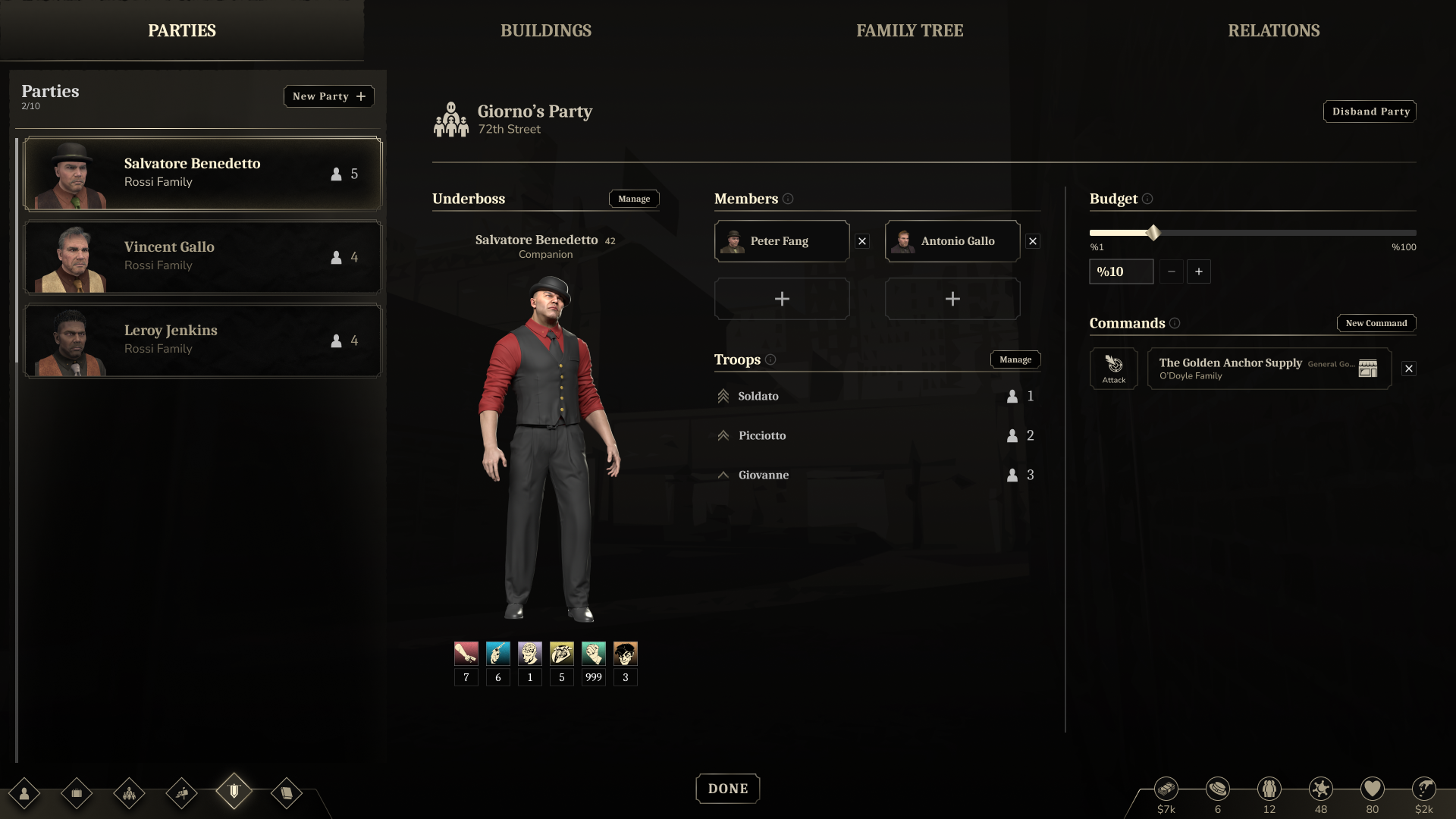This screenshot has width=1456, height=819.
Task: Disband Party button
Action: coord(1370,111)
